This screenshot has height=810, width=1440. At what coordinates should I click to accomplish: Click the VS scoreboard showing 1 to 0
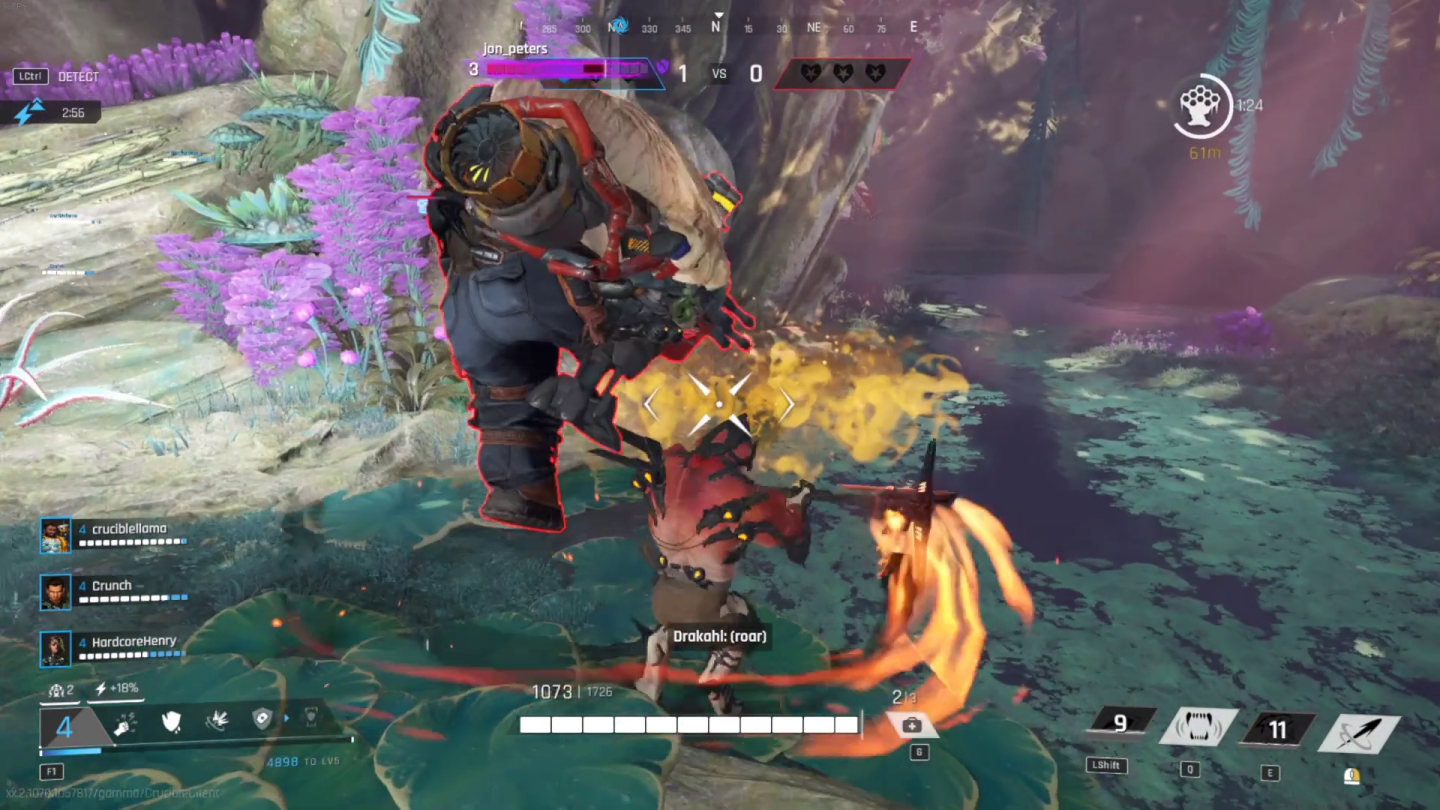pos(719,73)
